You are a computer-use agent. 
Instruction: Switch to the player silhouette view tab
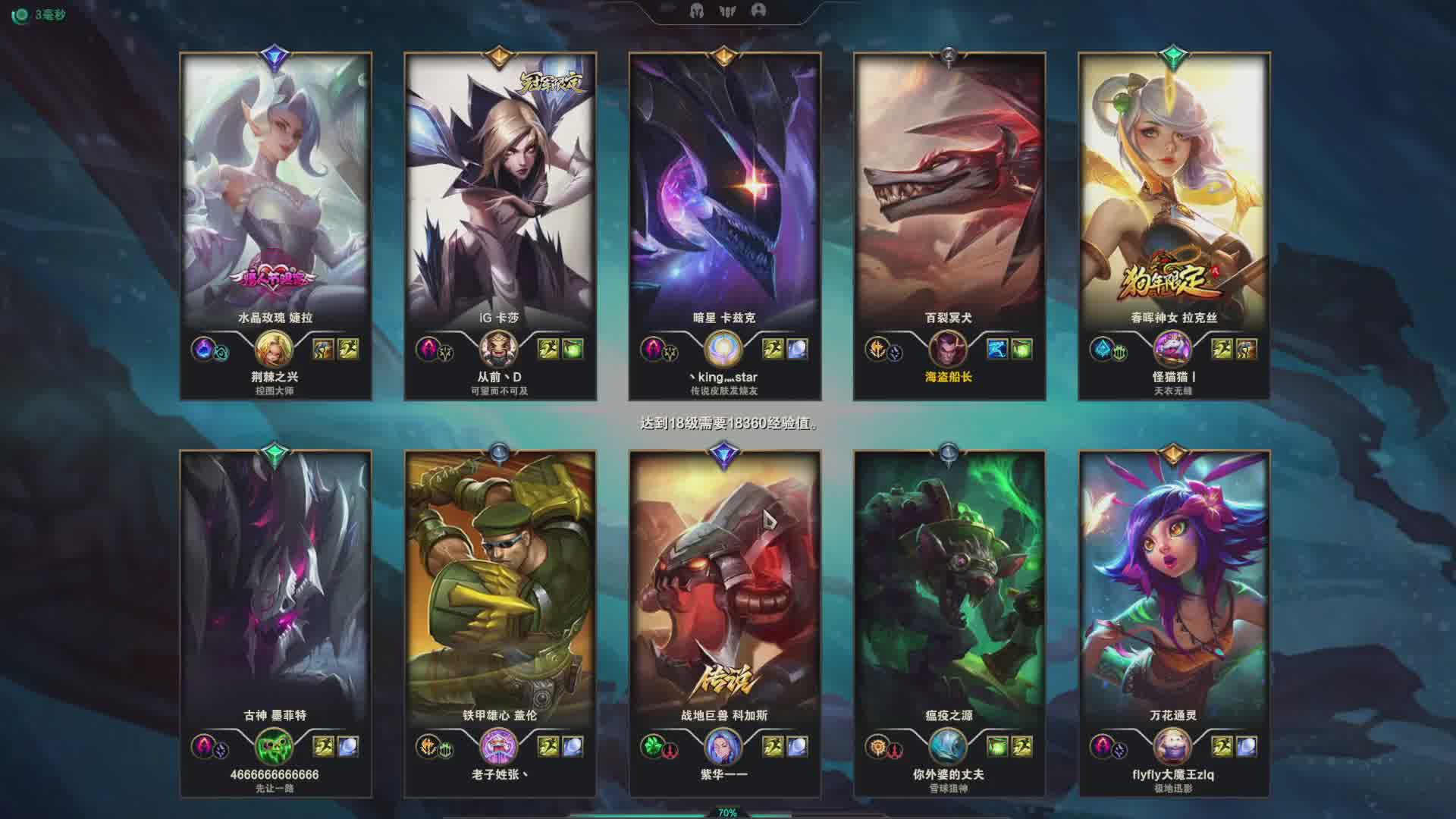click(758, 11)
